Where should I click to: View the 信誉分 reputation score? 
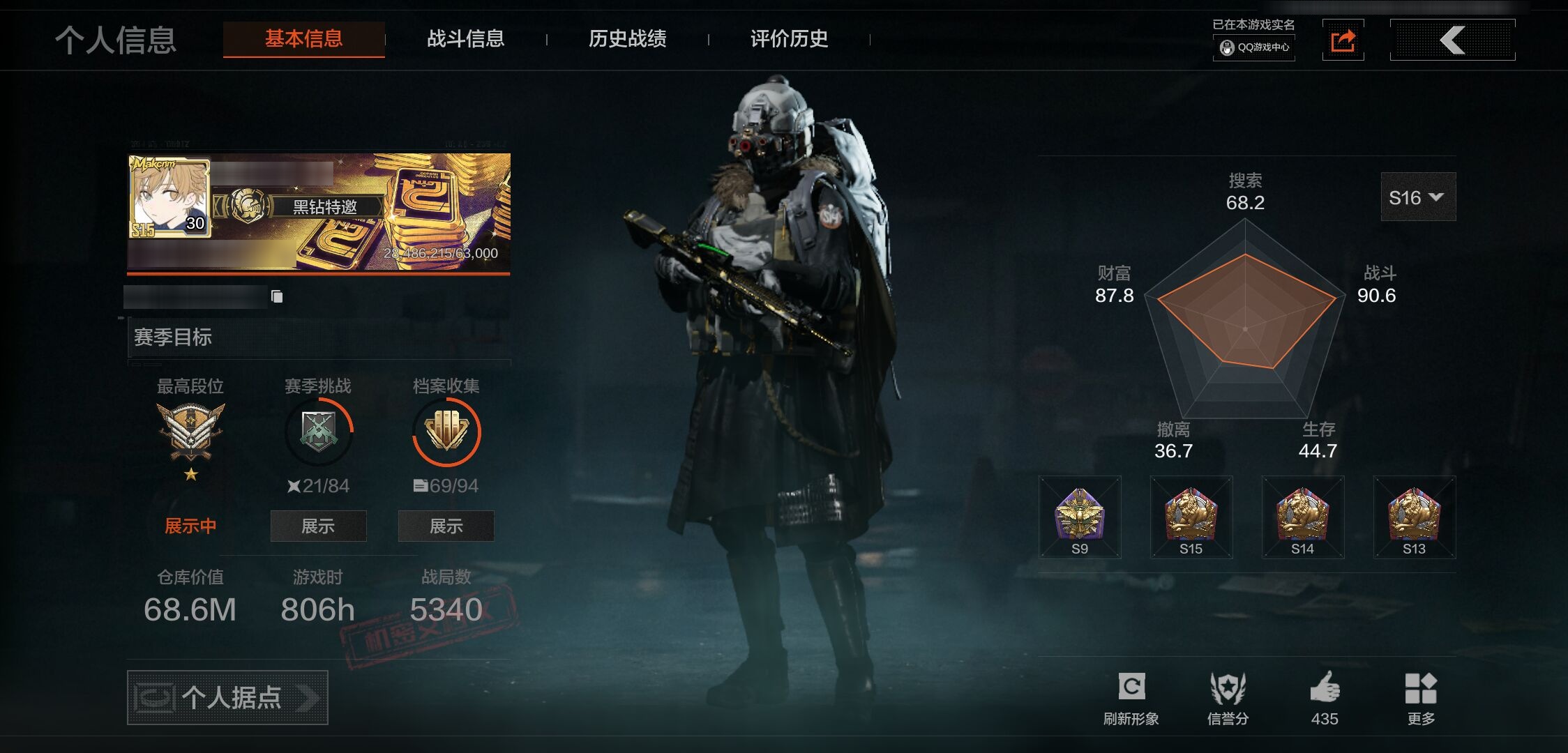click(1228, 698)
